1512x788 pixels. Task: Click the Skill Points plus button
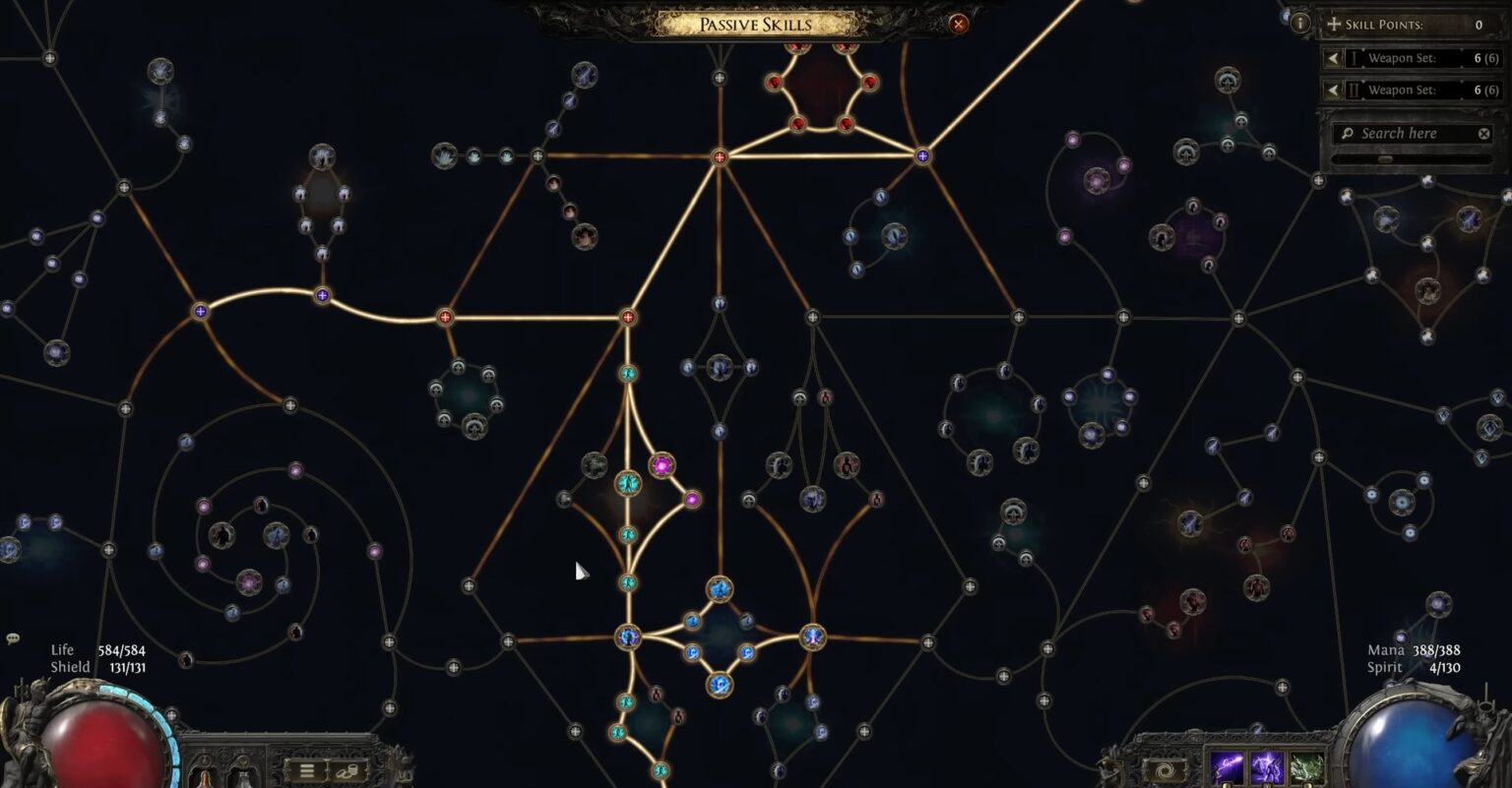pos(1336,25)
